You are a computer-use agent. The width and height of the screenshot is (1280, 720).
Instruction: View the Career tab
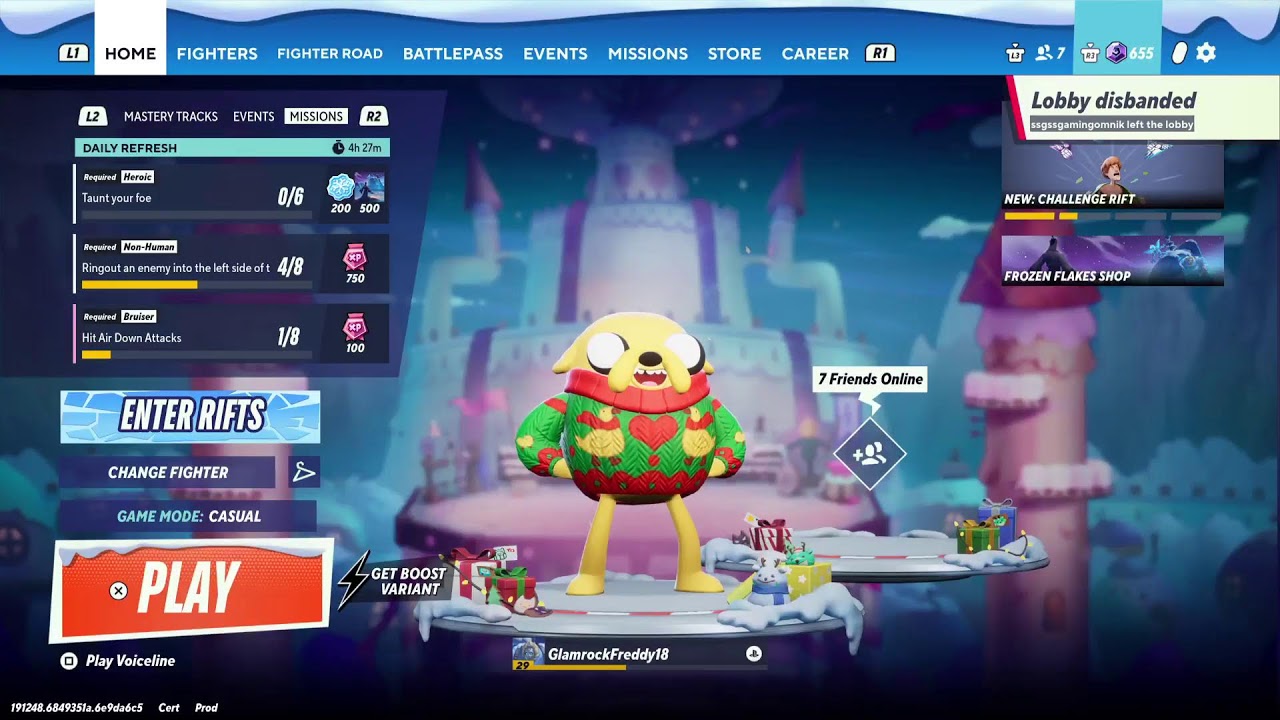tap(815, 54)
